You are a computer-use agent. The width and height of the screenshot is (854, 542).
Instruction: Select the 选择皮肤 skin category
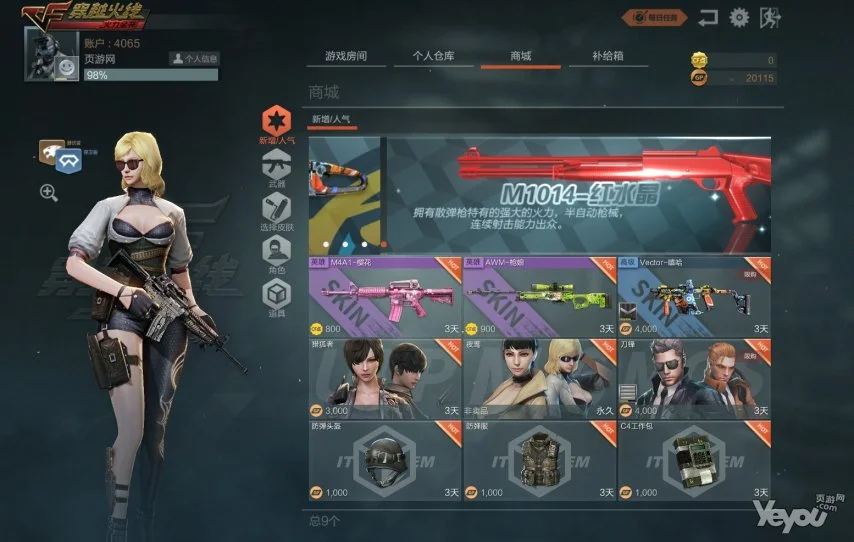pos(276,212)
